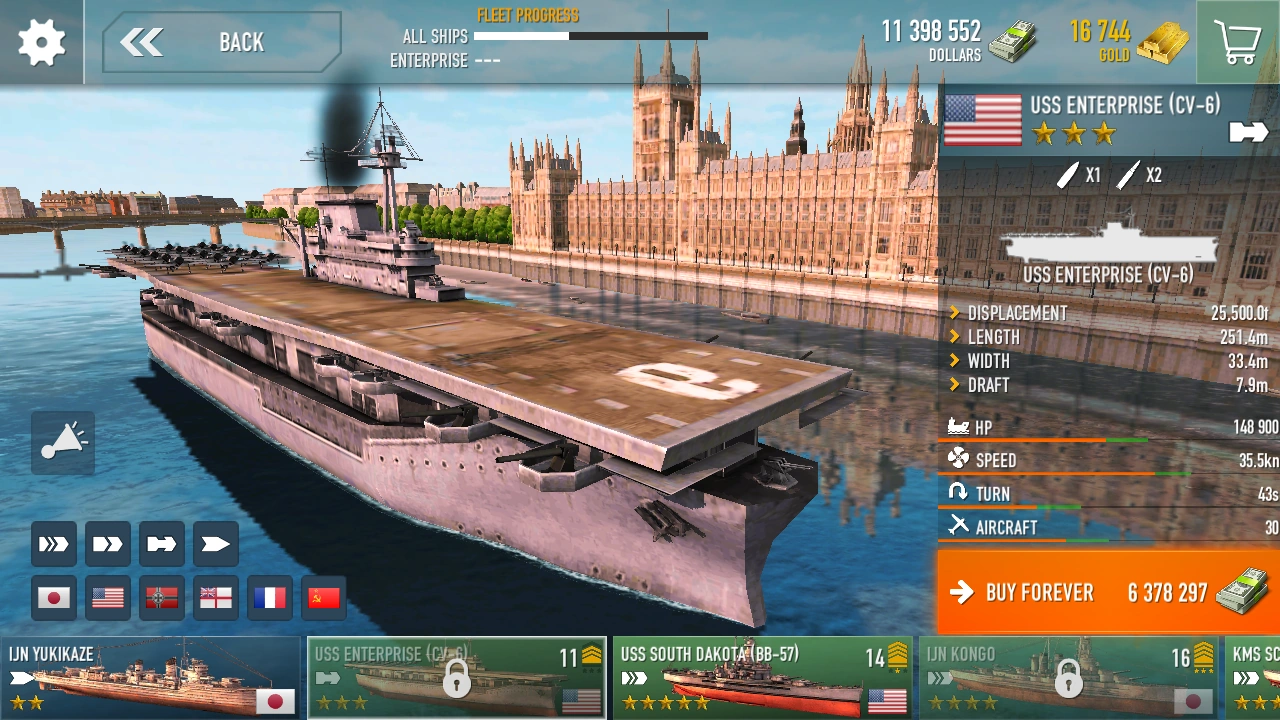Click the arrow next to USS ENTERPRISE name
This screenshot has width=1280, height=720.
(x=1247, y=131)
